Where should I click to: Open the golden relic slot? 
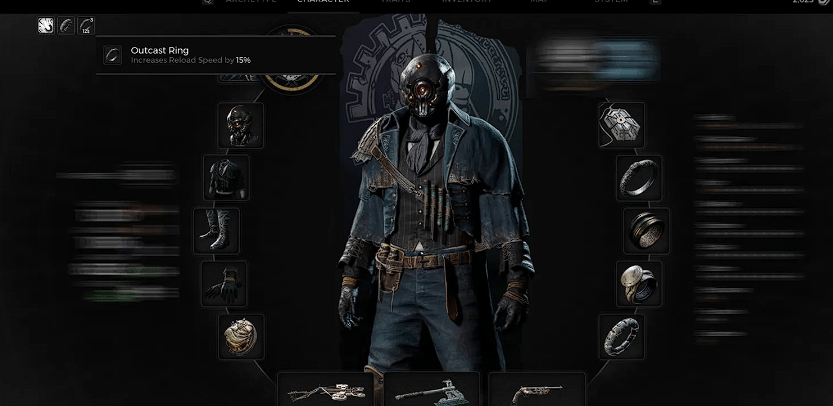pyautogui.click(x=241, y=337)
